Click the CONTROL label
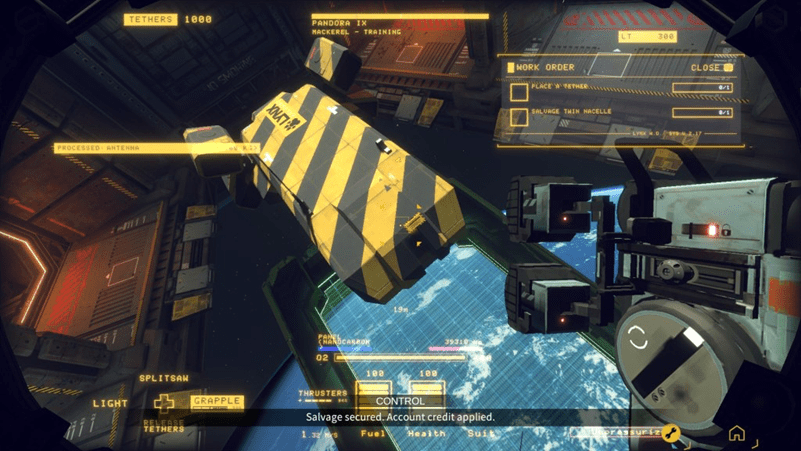 point(400,401)
